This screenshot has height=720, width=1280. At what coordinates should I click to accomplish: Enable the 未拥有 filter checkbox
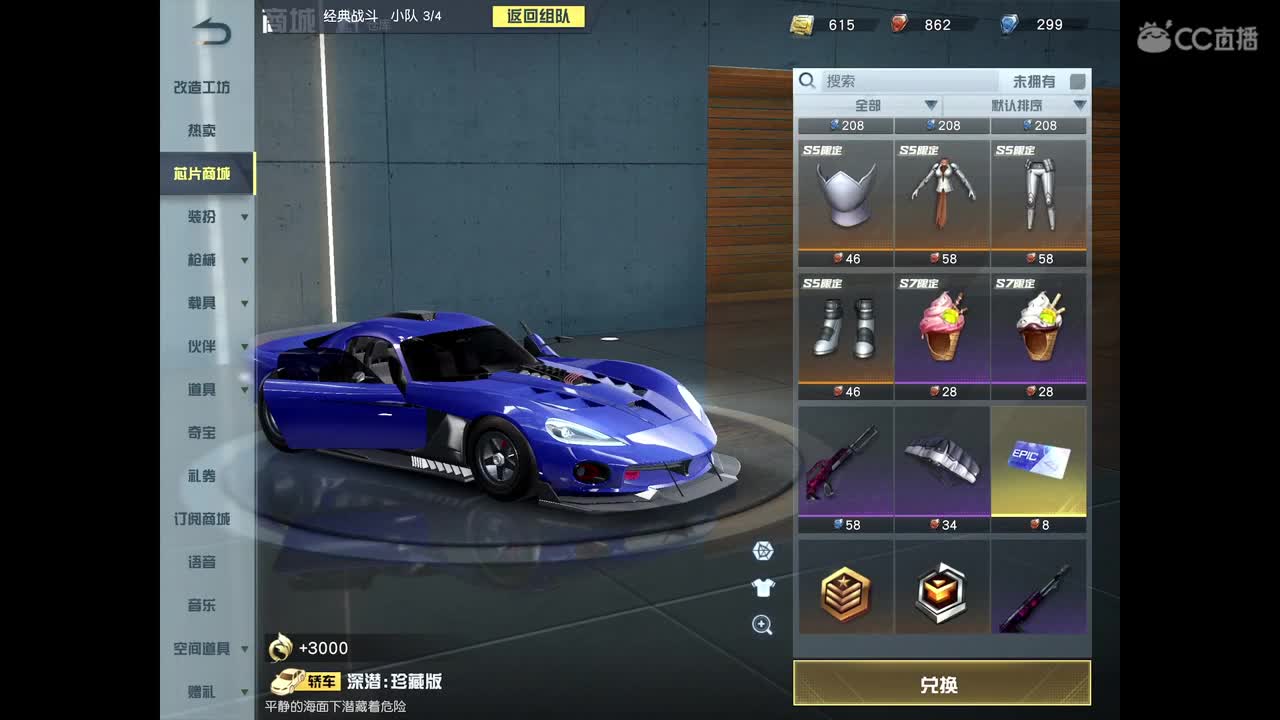pos(1075,81)
